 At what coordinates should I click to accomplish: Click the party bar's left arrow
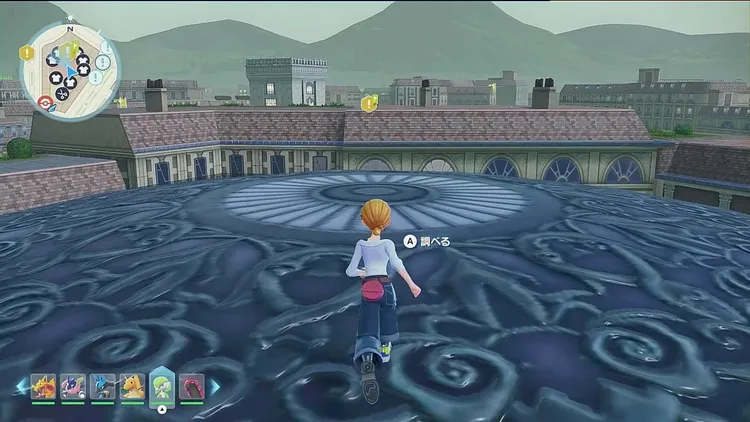click(x=20, y=387)
